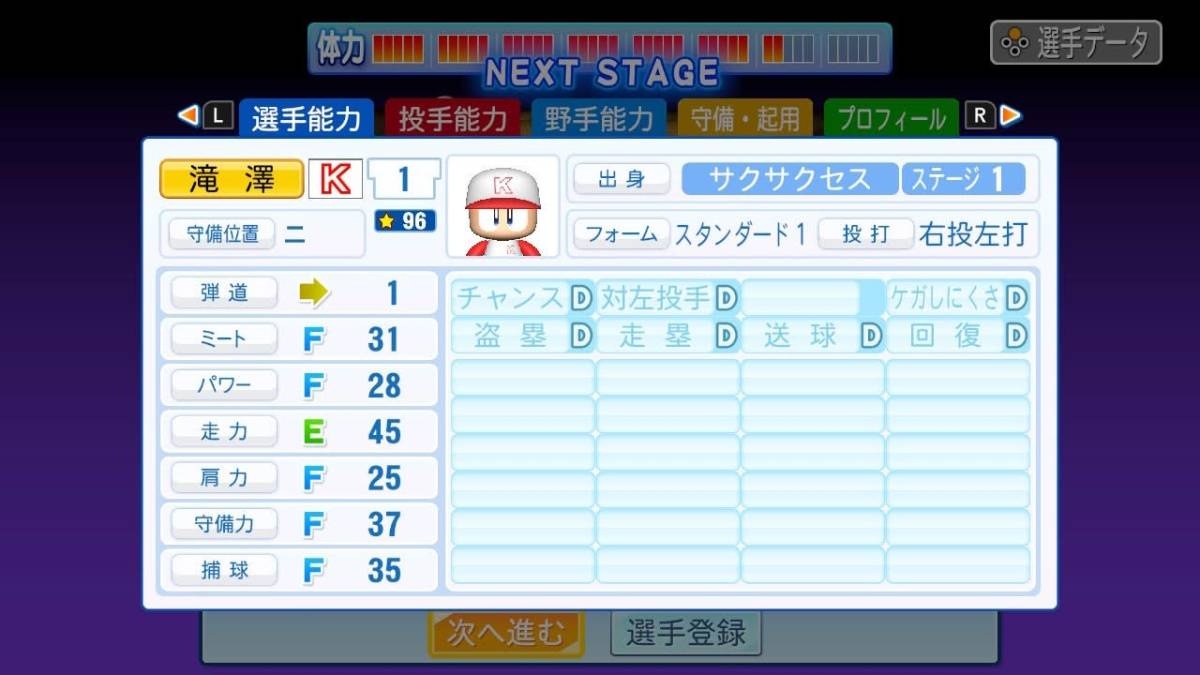The image size is (1200, 675).
Task: Select the チャンス ability cell
Action: point(522,298)
